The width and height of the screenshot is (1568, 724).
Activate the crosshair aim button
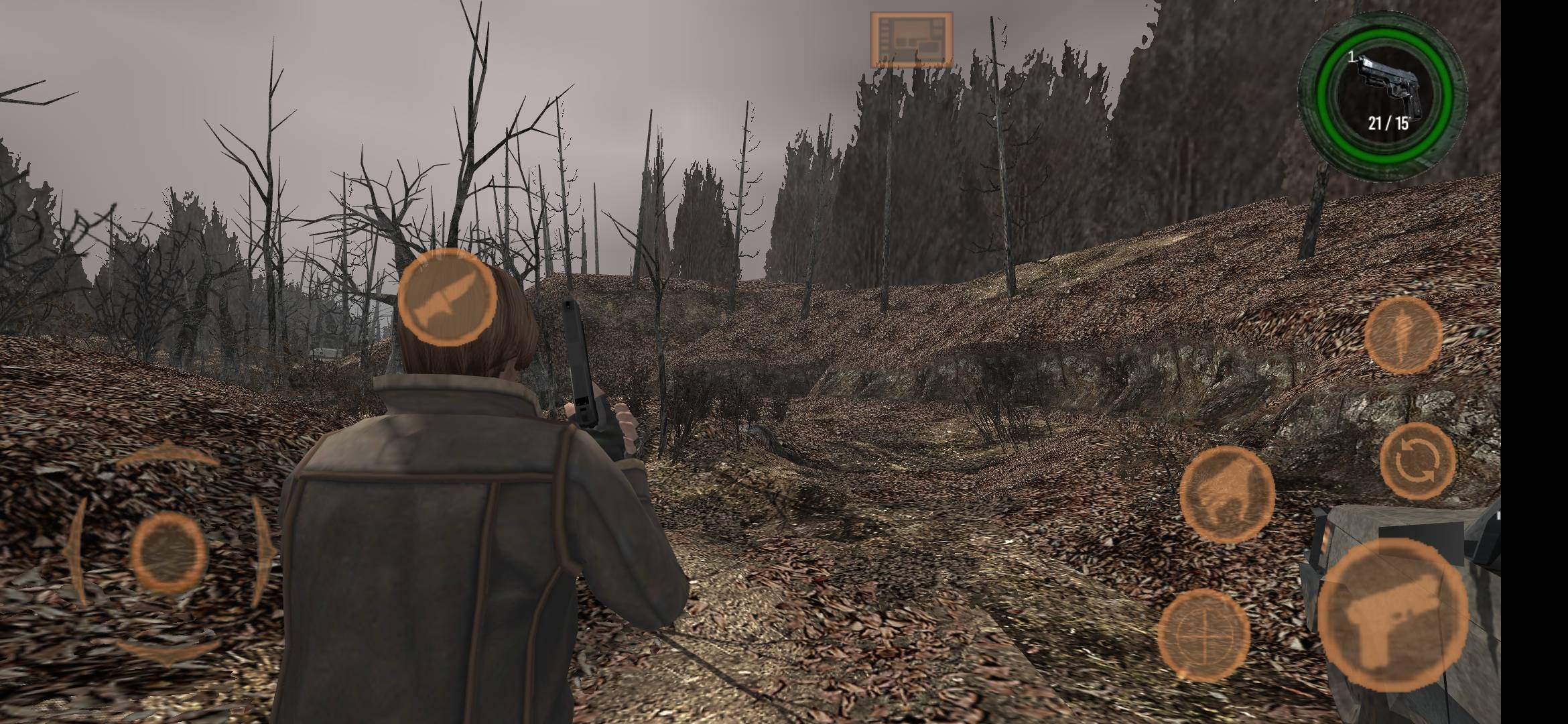coord(1203,634)
